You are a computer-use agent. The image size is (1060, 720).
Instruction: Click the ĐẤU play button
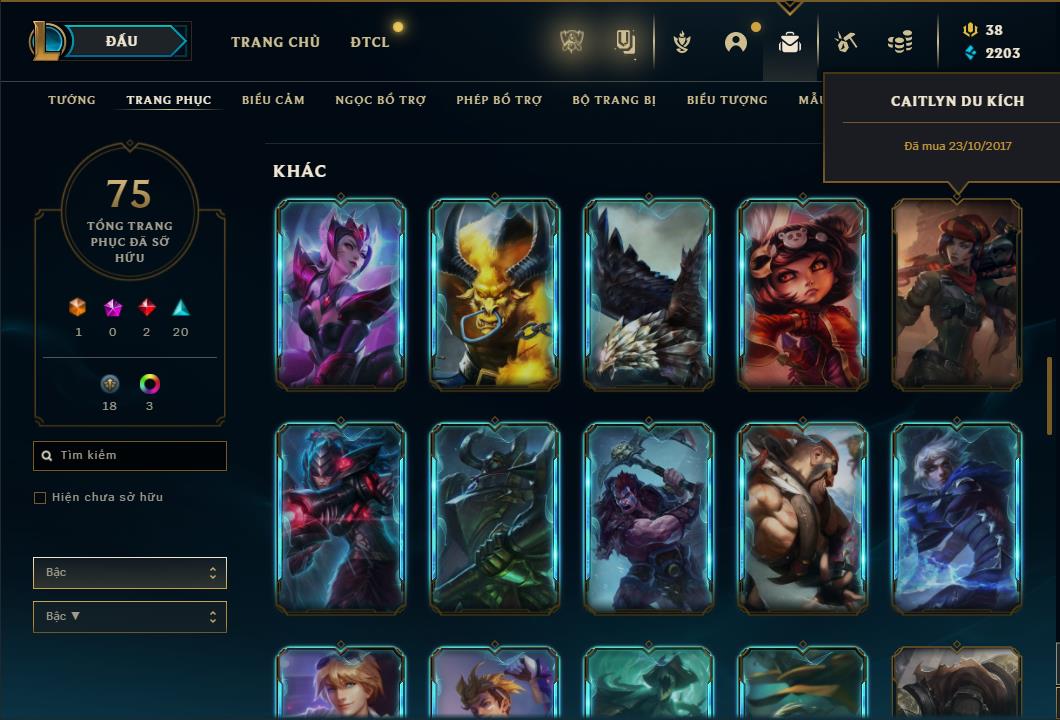click(123, 41)
